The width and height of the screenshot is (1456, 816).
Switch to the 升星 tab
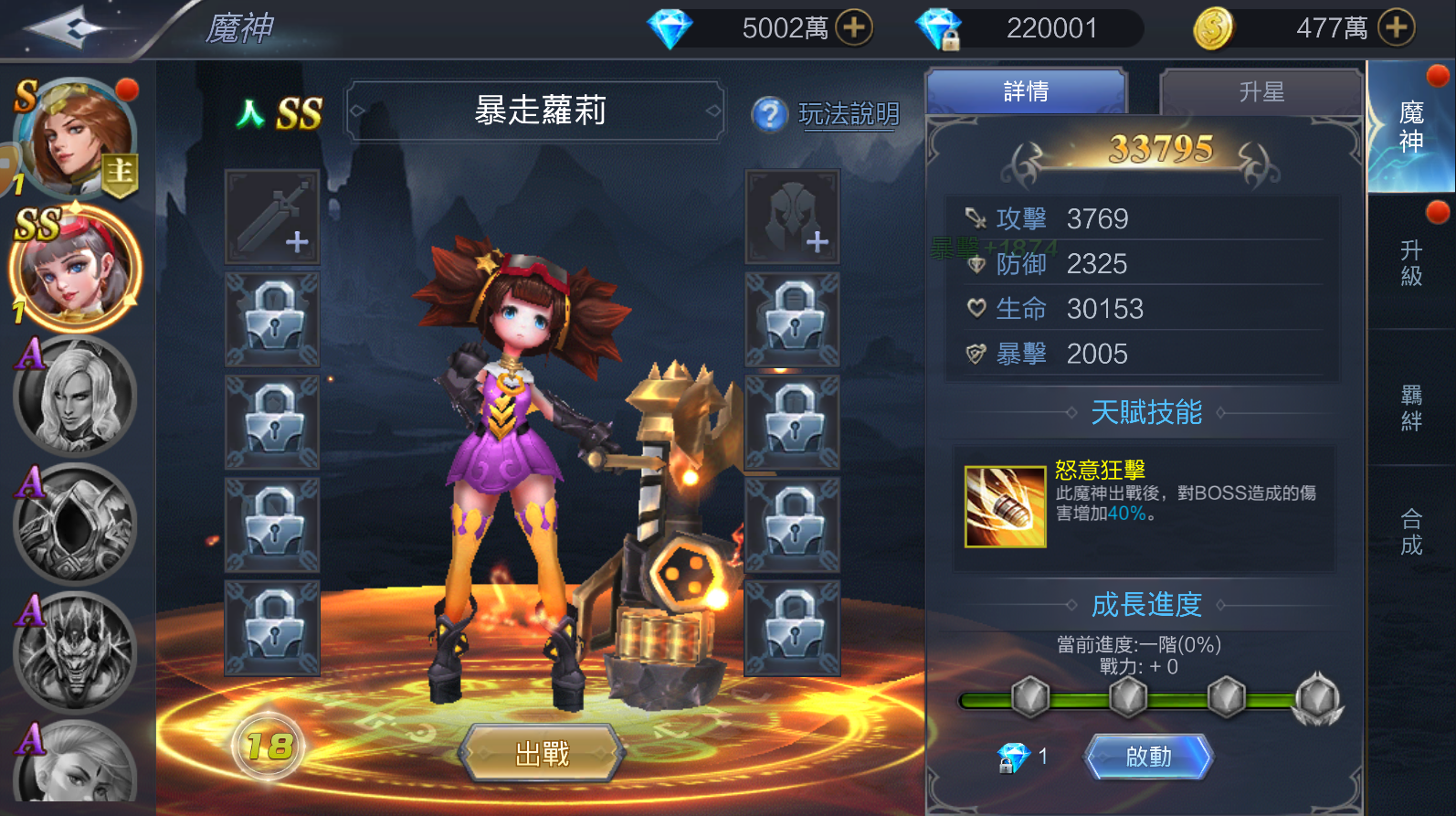(x=1261, y=91)
